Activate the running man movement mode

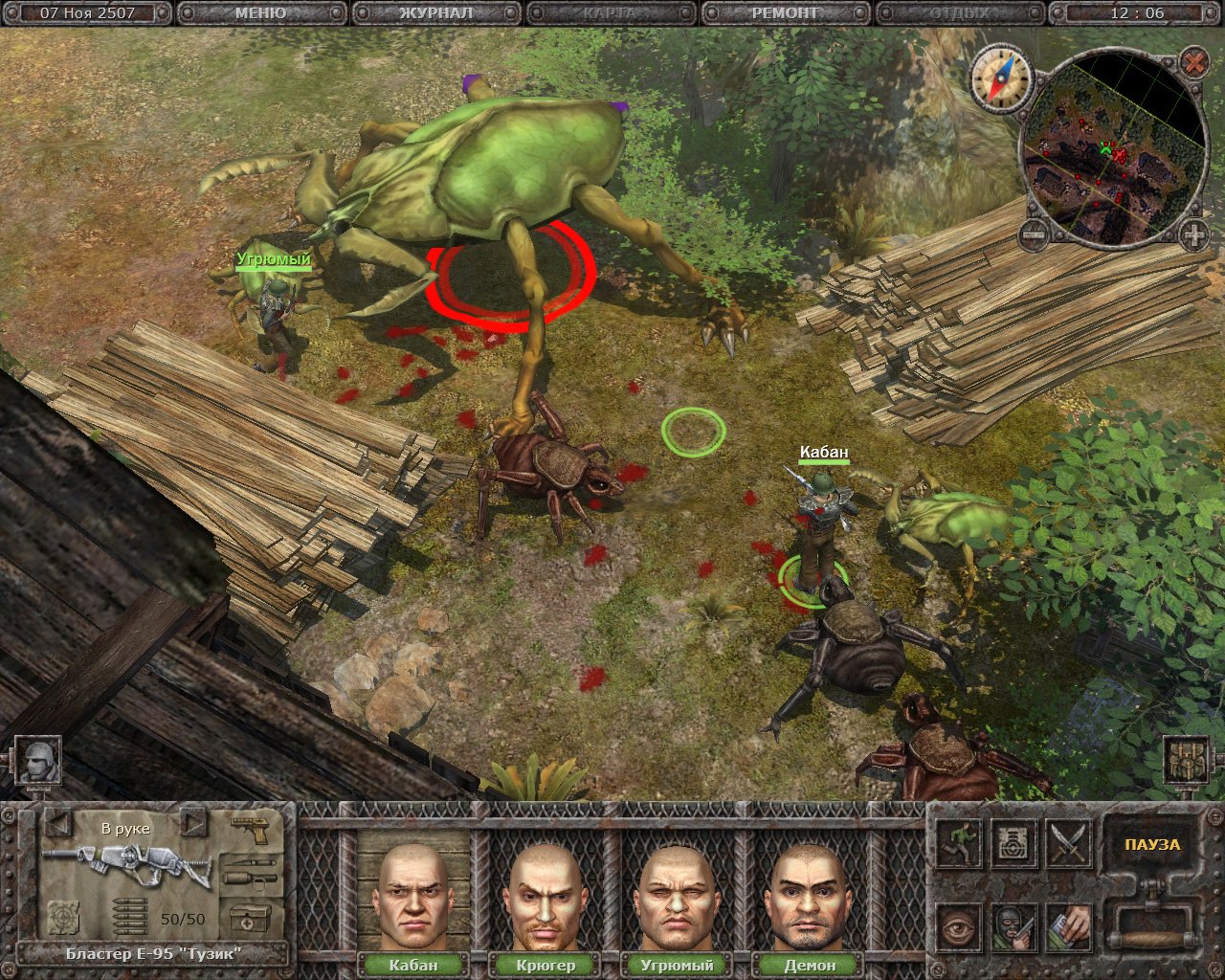click(x=958, y=842)
